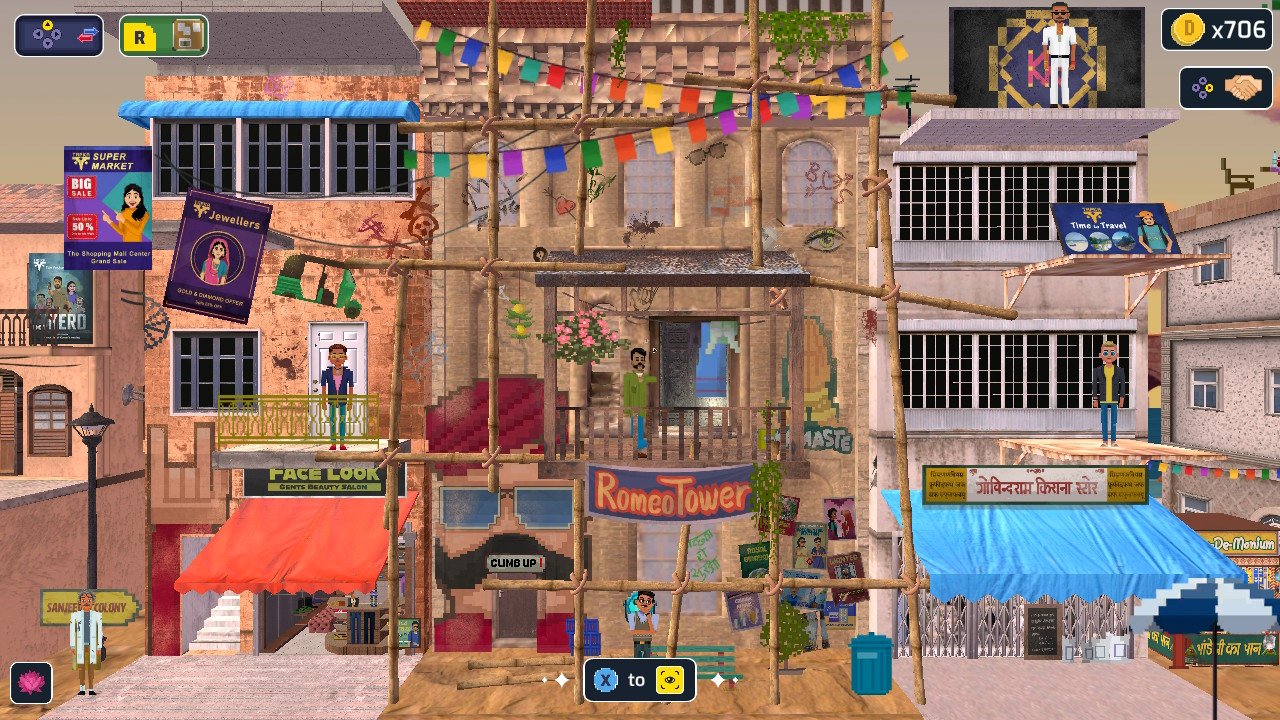Click the pink lotus icon
Viewport: 1280px width, 720px height.
pos(32,682)
